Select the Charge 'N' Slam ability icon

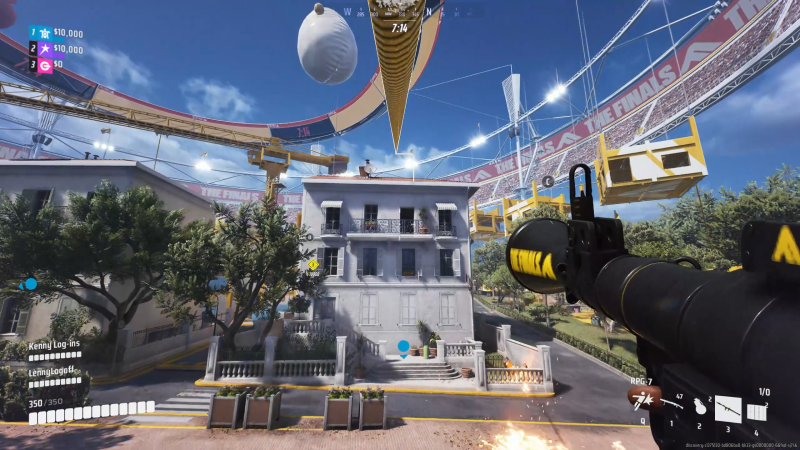pos(641,399)
